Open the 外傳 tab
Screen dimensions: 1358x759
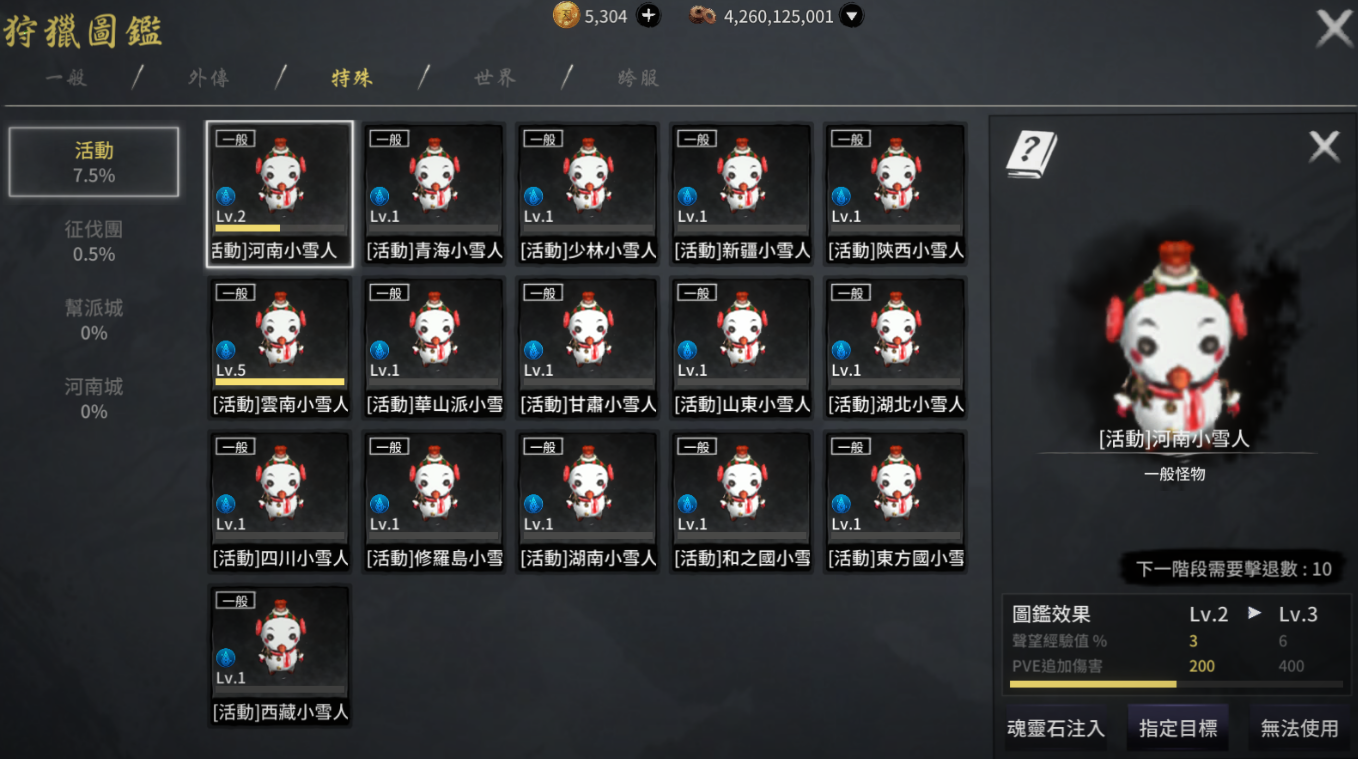coord(208,78)
